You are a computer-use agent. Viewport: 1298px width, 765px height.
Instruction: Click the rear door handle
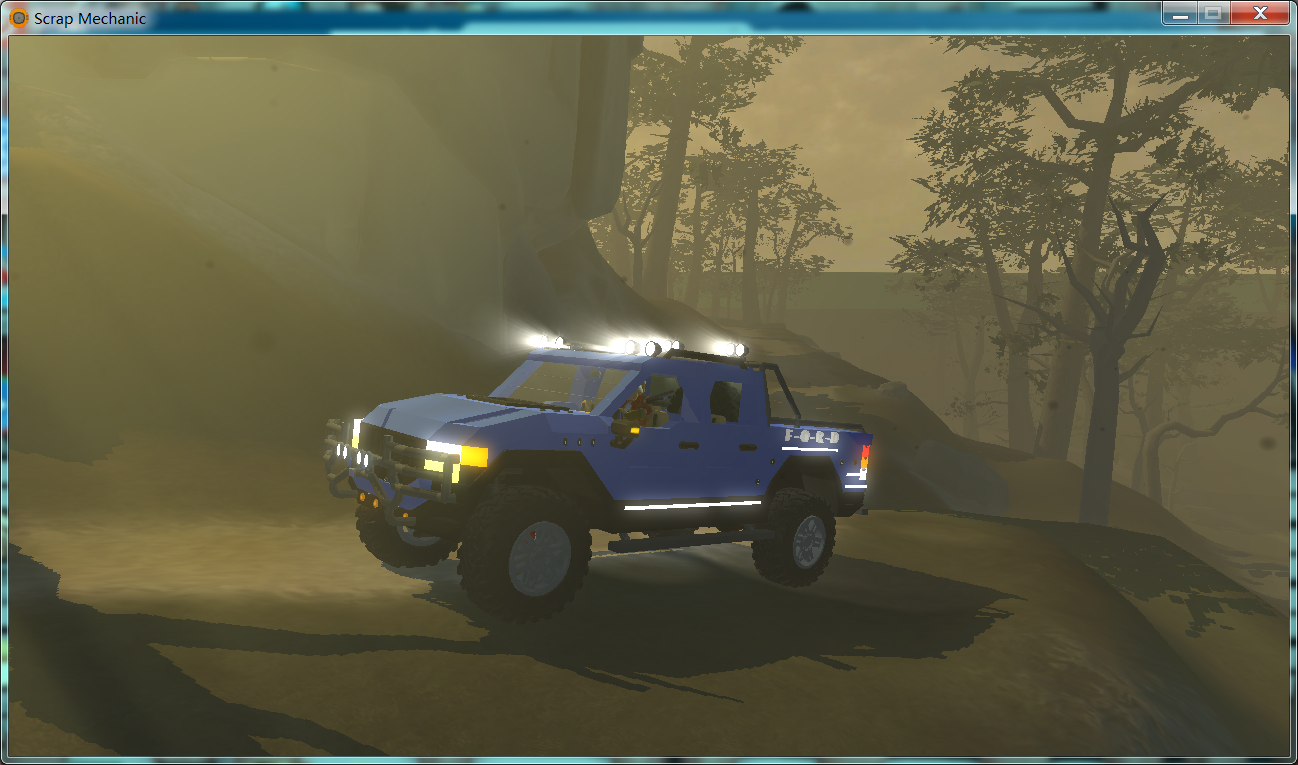click(747, 447)
